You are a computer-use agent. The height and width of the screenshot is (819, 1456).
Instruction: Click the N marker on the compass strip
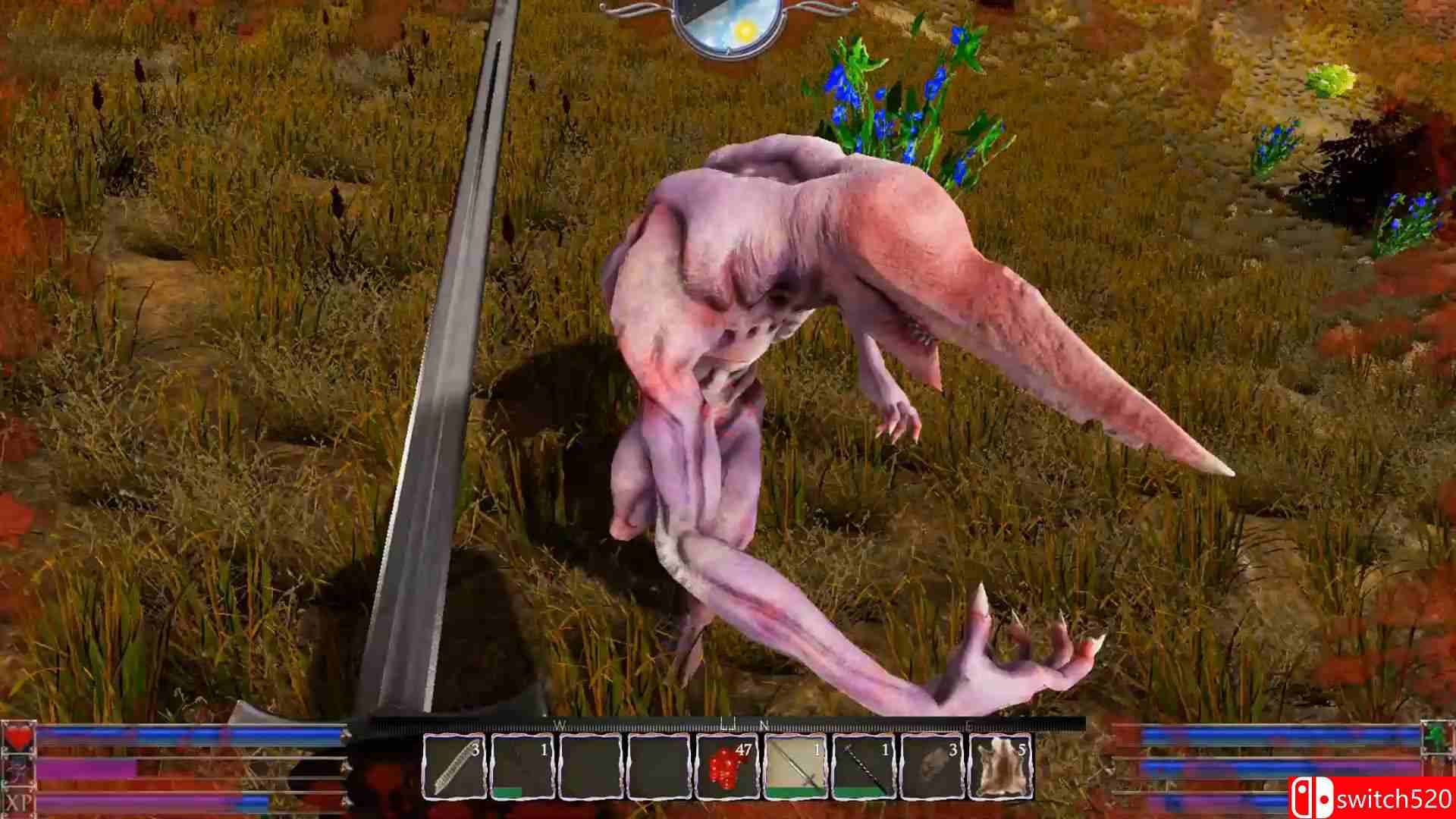tap(761, 726)
